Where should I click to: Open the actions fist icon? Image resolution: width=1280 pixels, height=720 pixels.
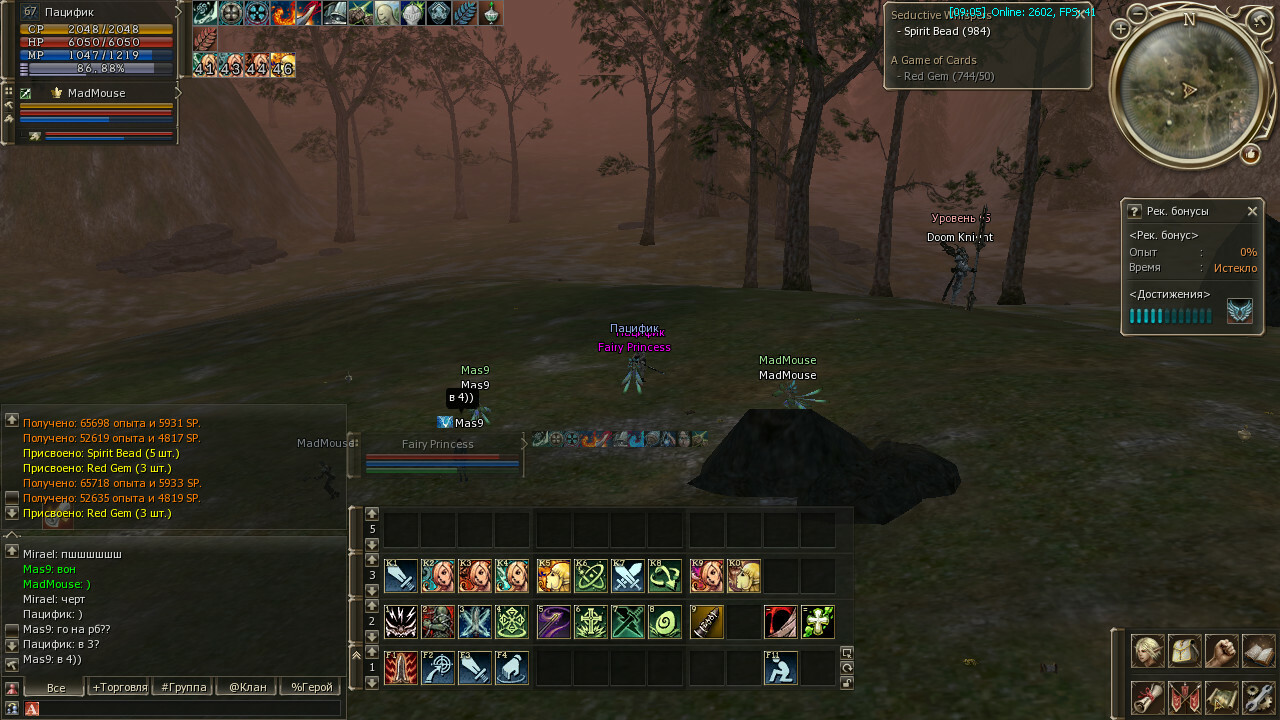click(1221, 651)
